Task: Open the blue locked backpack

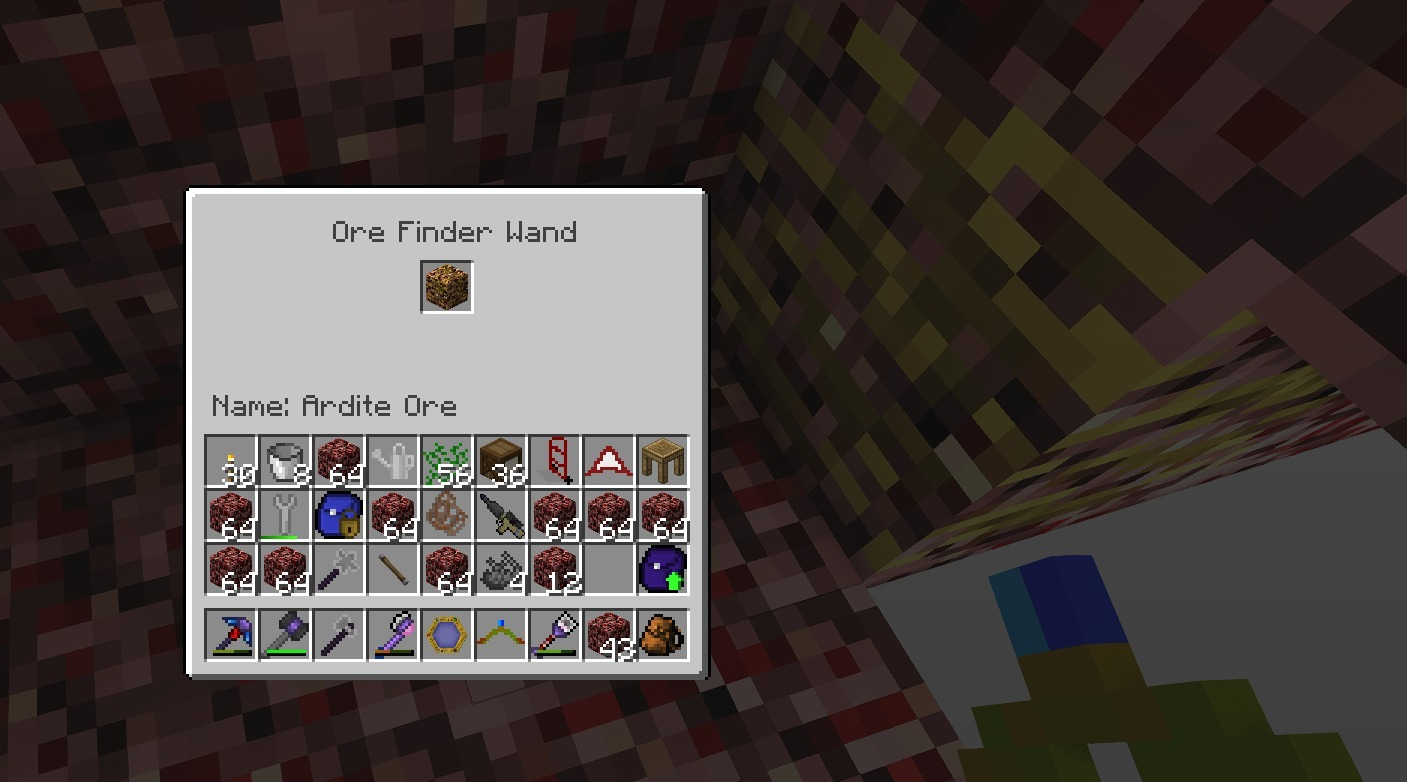Action: click(339, 514)
